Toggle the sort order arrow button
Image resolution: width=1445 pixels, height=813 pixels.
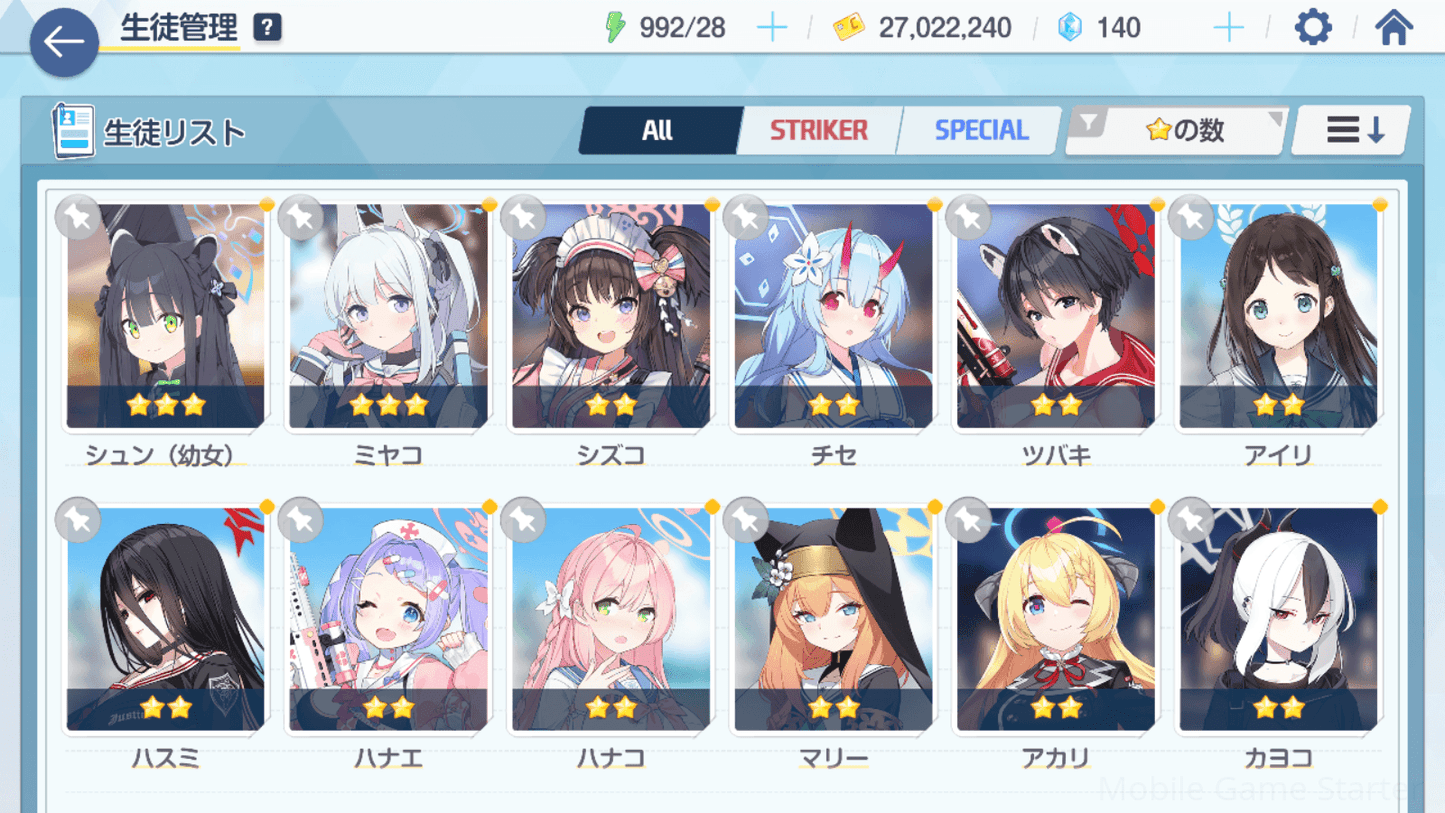tap(1352, 130)
